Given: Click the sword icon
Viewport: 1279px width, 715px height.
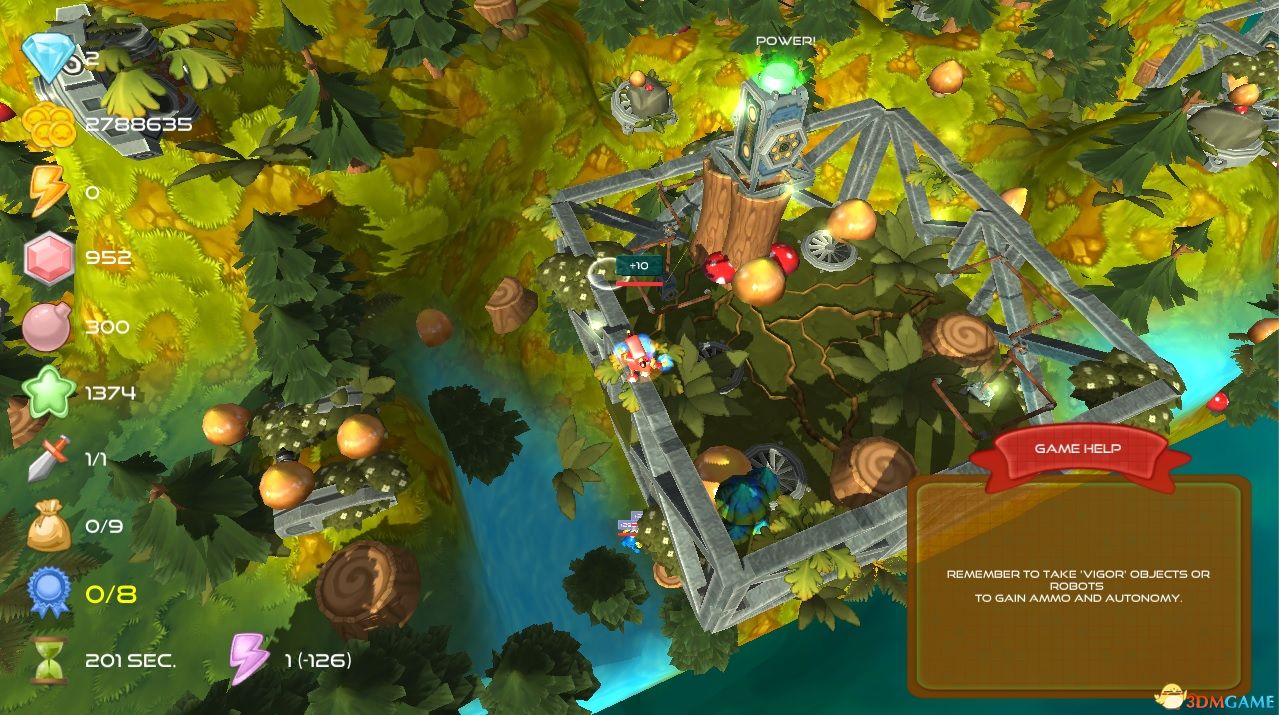Looking at the screenshot, I should coord(46,459).
